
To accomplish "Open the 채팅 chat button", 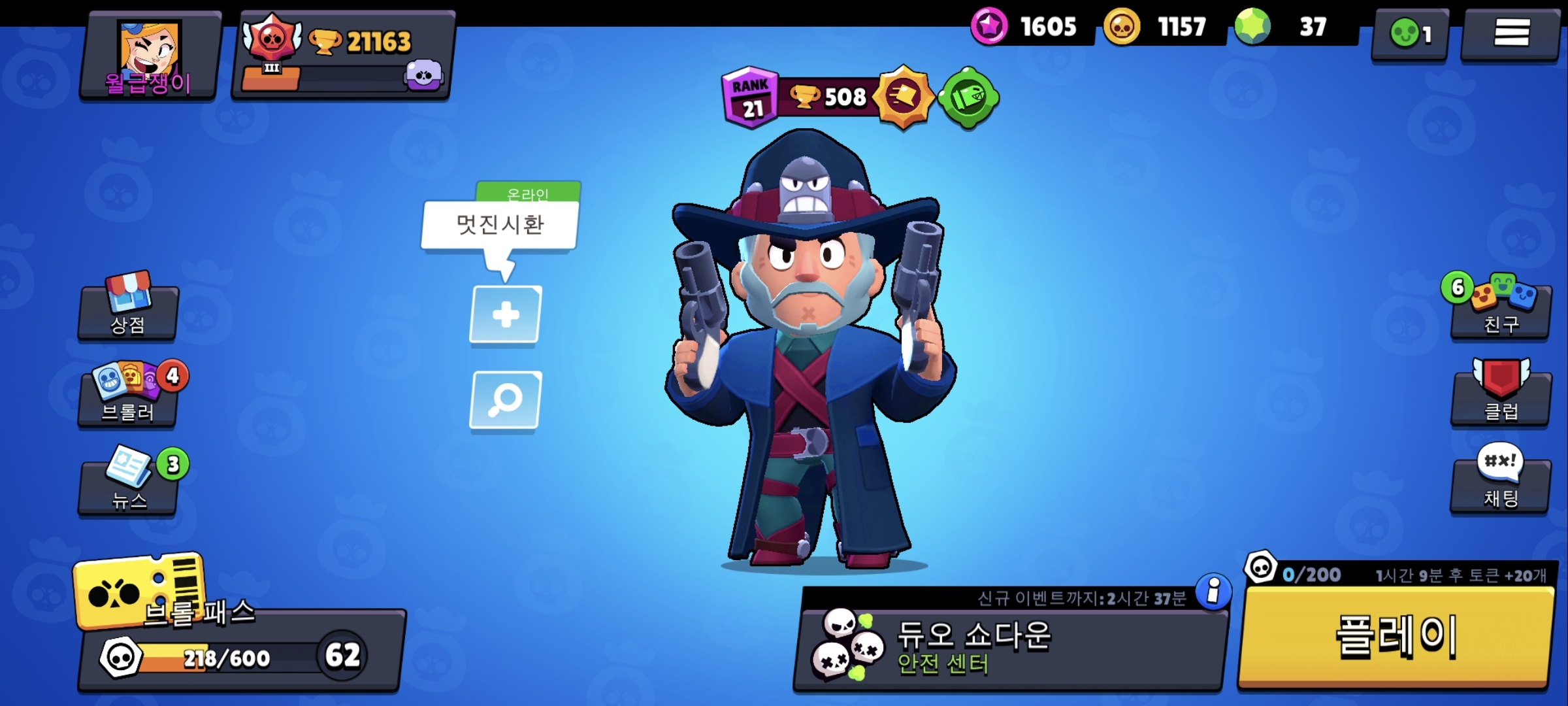I will tap(1501, 485).
